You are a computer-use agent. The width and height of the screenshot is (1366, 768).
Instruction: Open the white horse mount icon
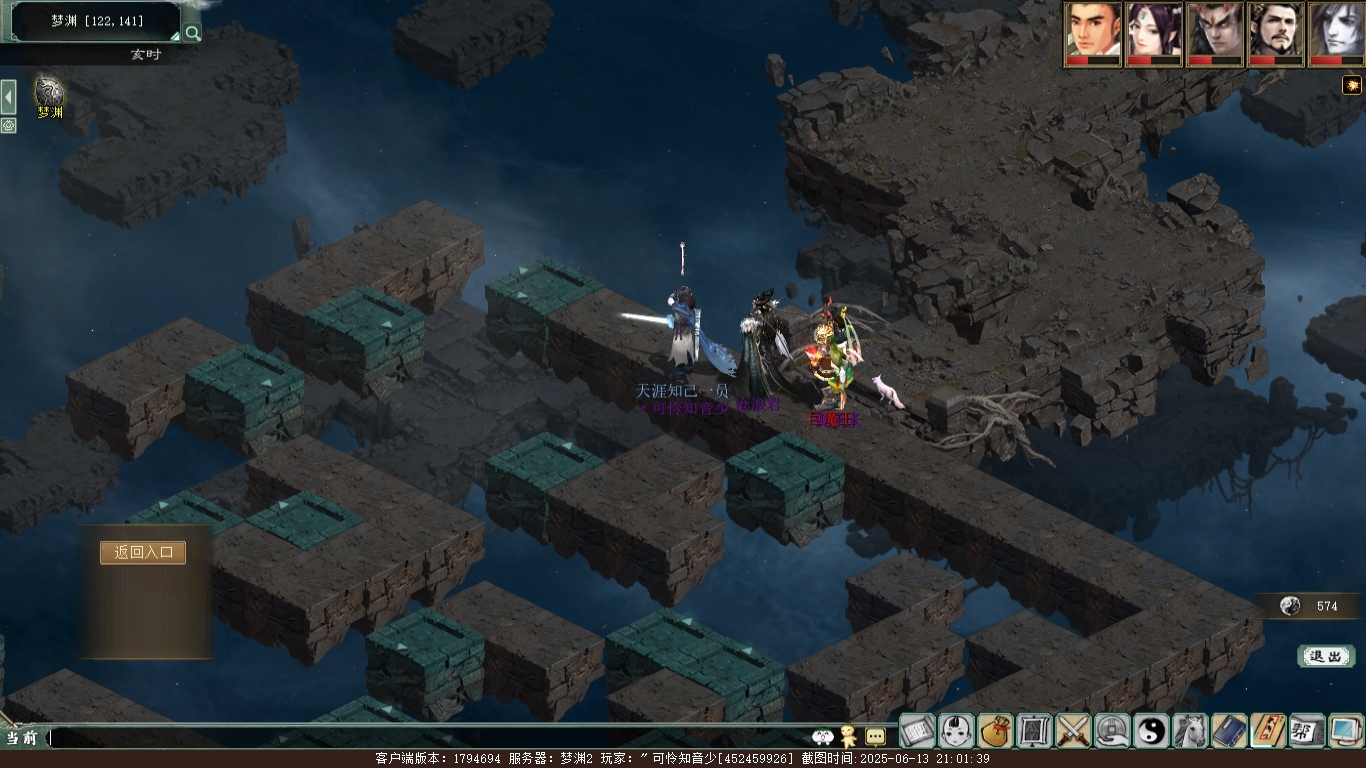pyautogui.click(x=1190, y=731)
